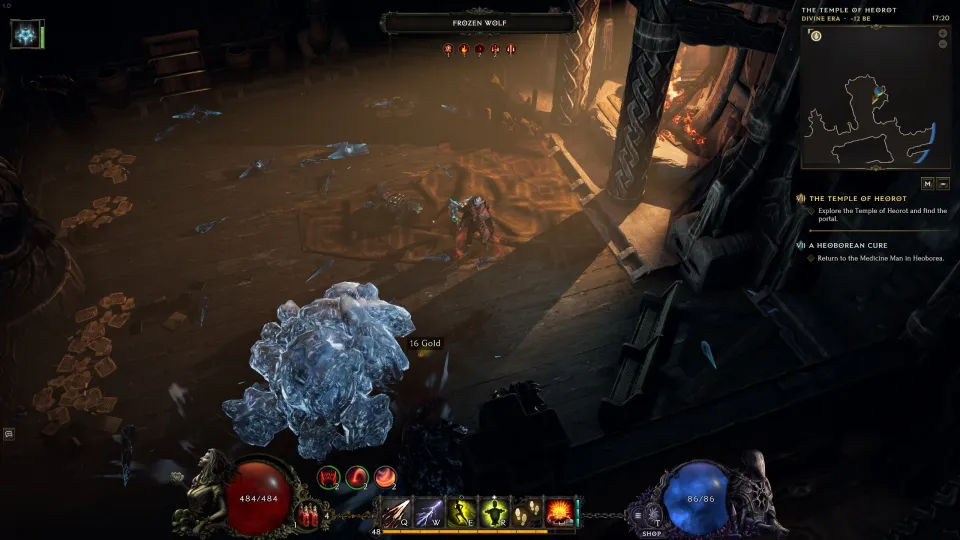Use the running figure skill on E

point(461,512)
